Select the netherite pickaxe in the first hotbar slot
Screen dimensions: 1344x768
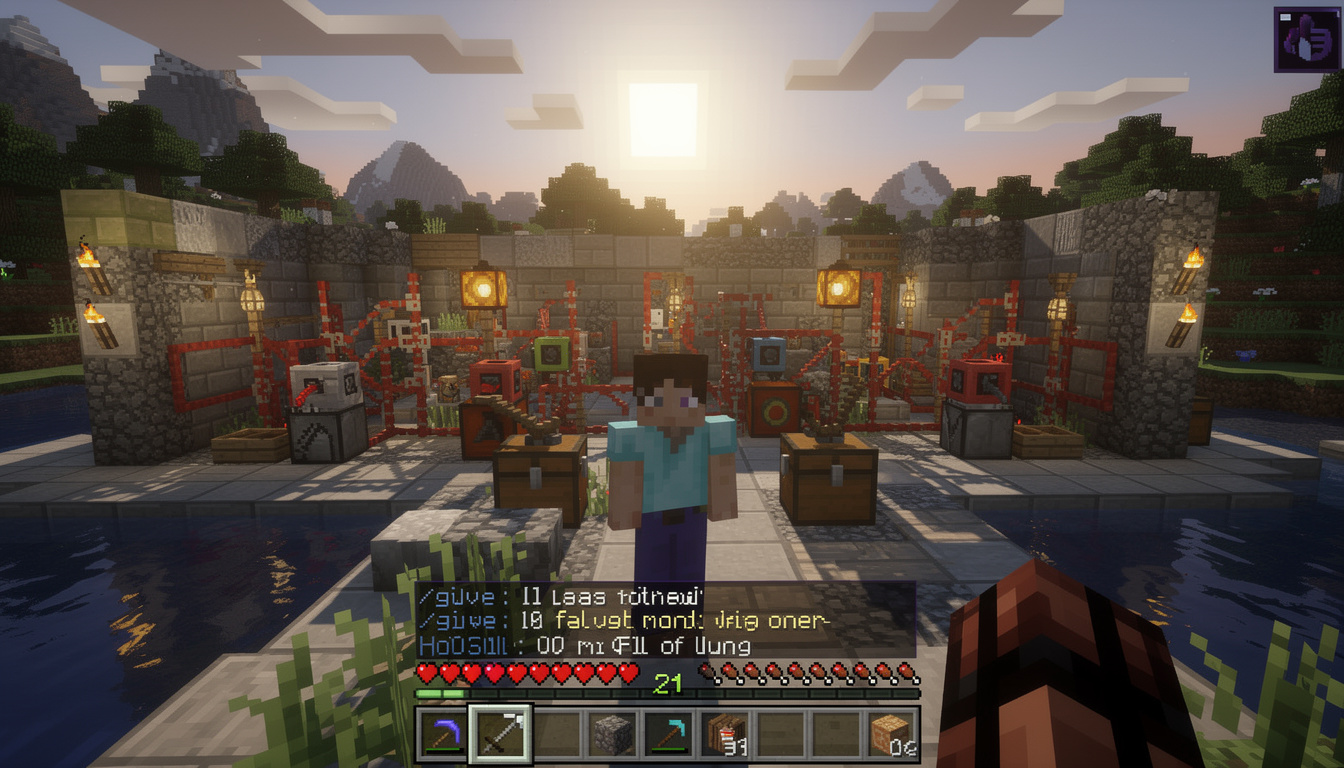[439, 733]
